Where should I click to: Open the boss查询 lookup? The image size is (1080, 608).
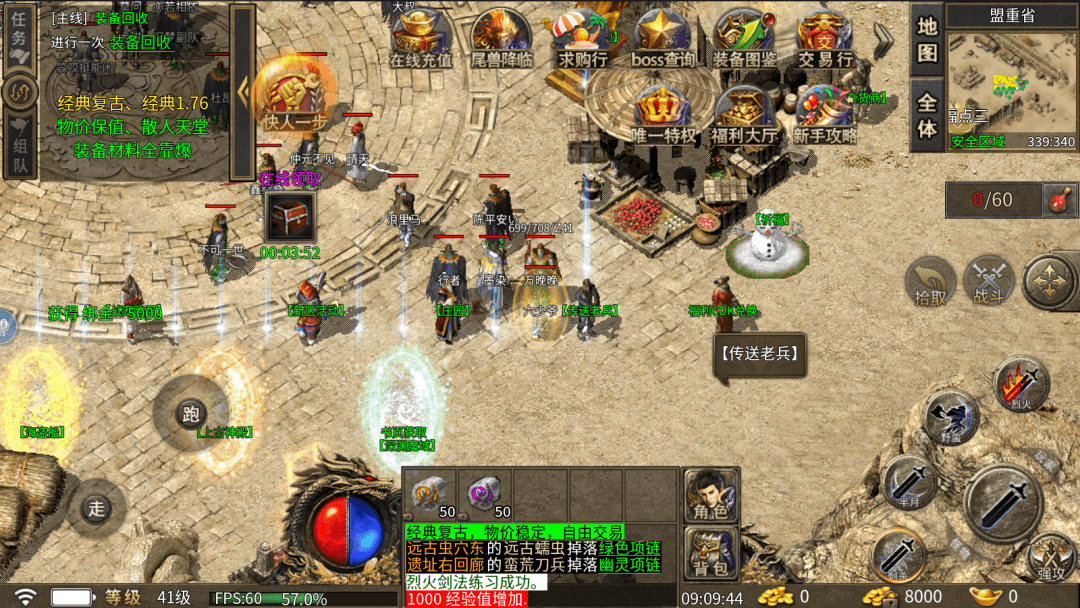click(x=662, y=38)
